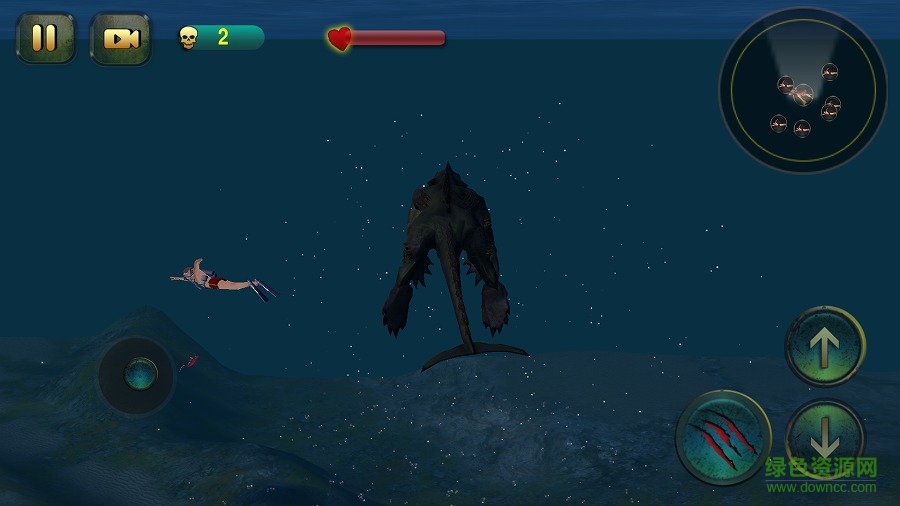900x506 pixels.
Task: Touch the virtual movement joystick
Action: click(137, 375)
